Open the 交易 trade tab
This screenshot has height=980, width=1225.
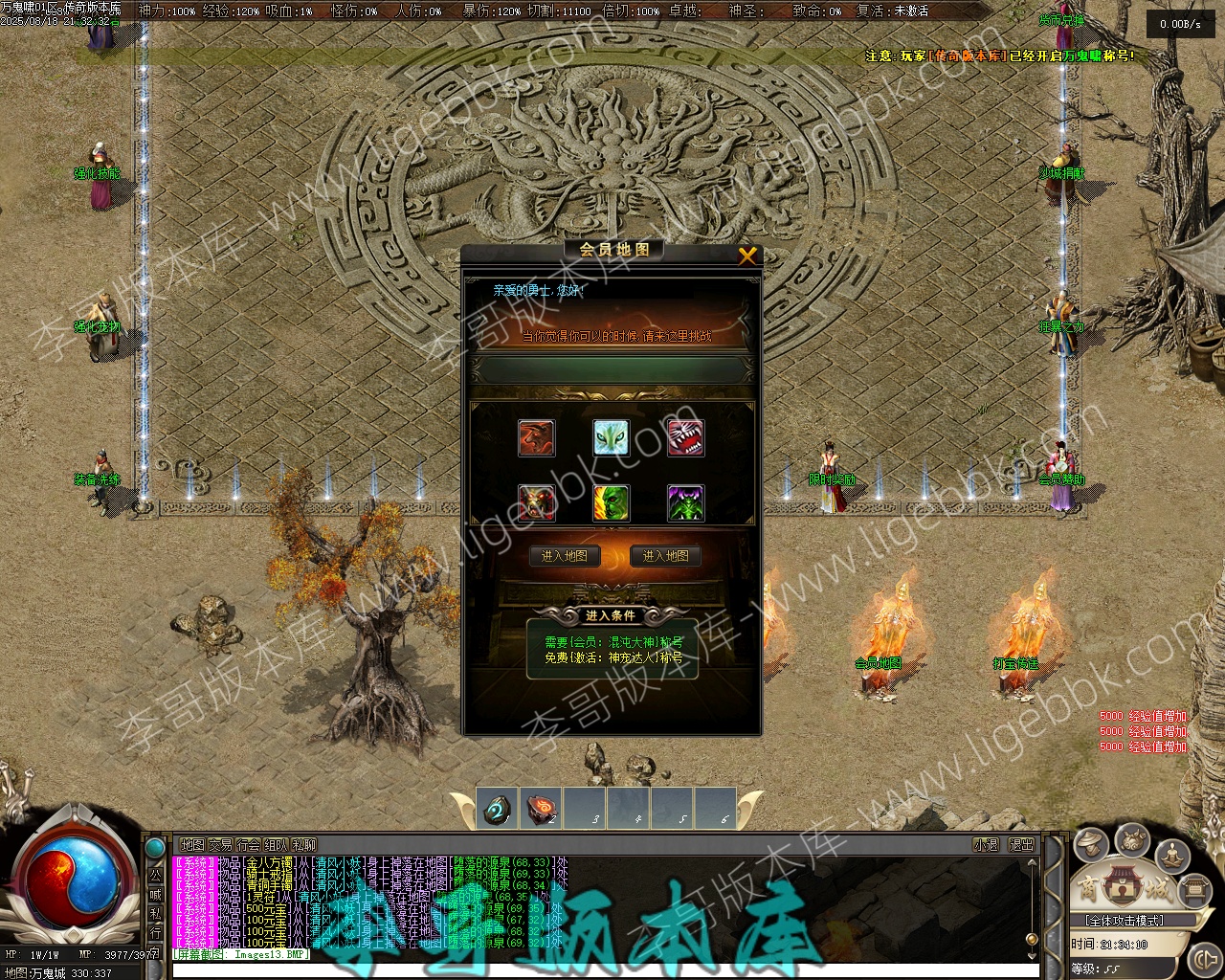click(x=220, y=845)
